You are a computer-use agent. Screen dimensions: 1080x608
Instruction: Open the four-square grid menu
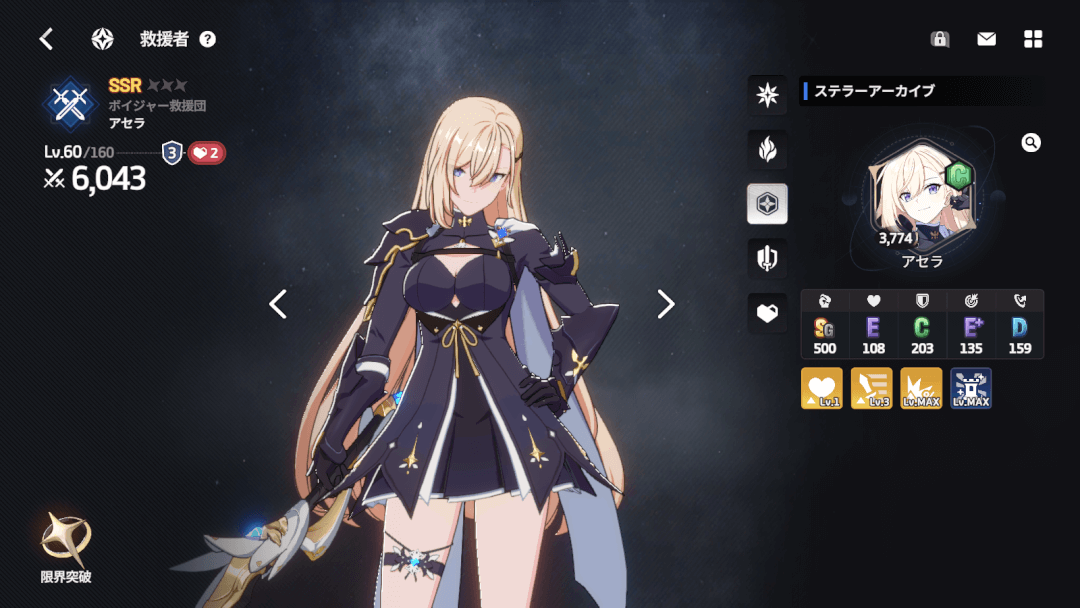[x=1033, y=39]
